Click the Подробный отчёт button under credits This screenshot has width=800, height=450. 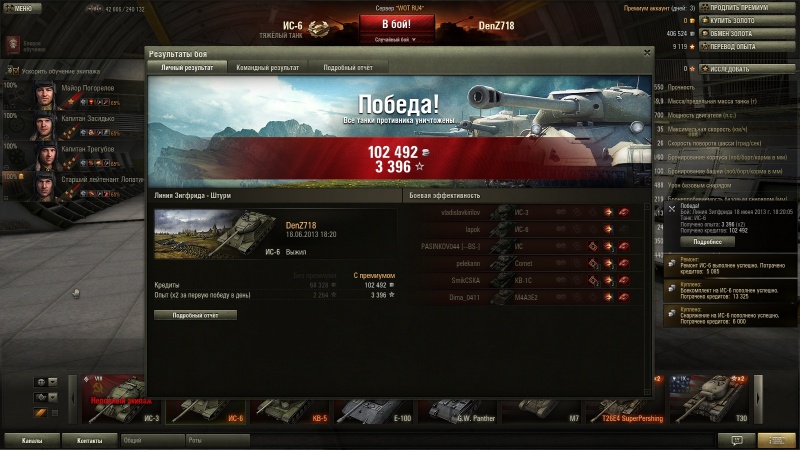tap(195, 315)
